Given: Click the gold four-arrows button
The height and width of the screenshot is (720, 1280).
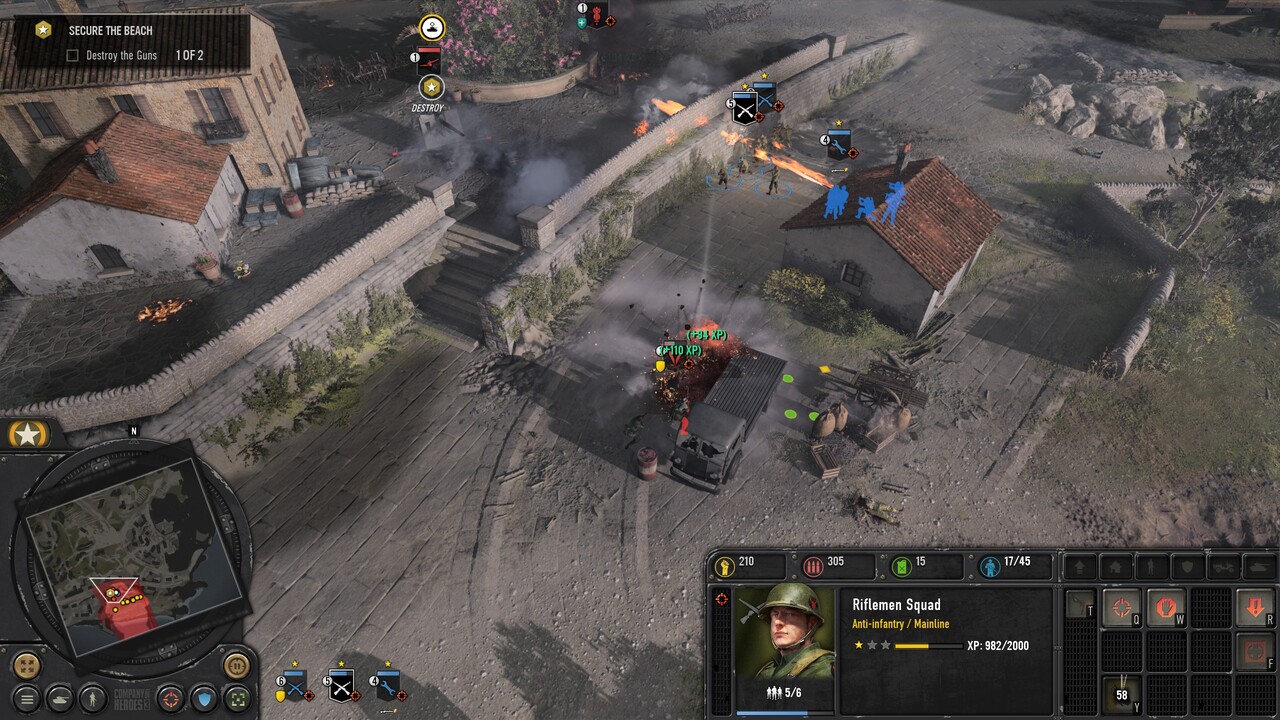Looking at the screenshot, I should click(x=26, y=665).
